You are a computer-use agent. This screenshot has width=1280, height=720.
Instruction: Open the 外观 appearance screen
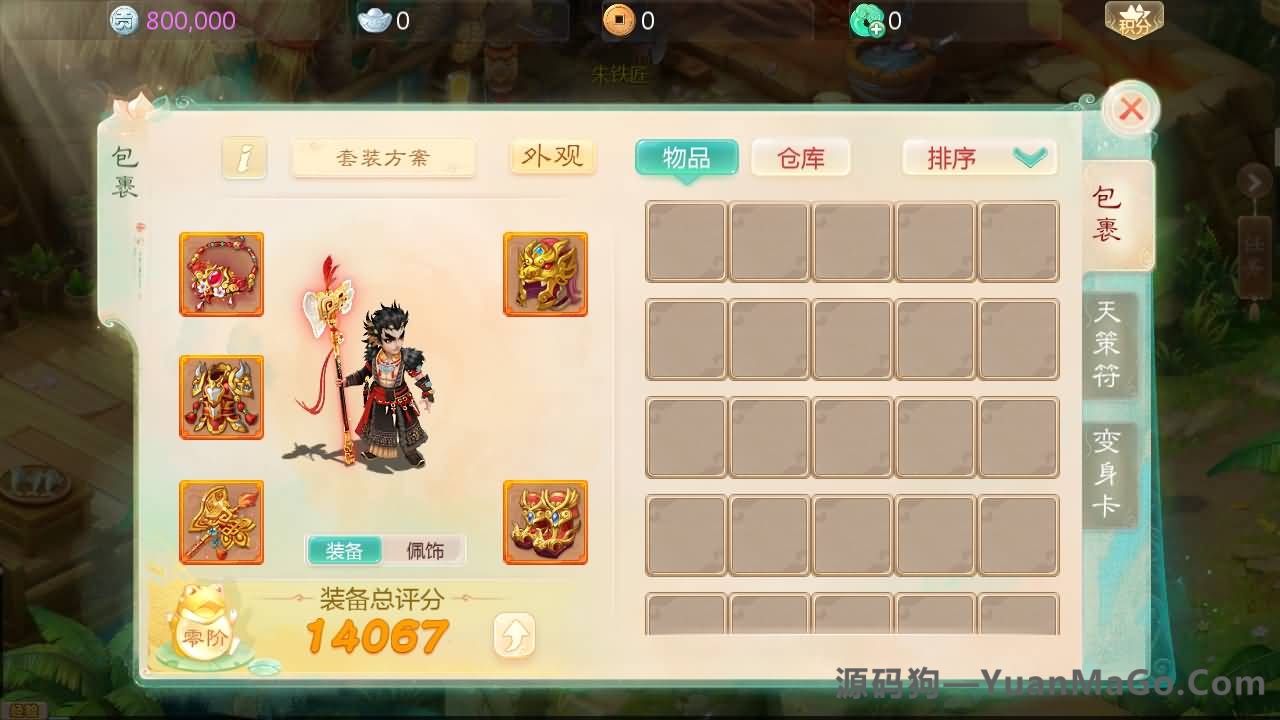click(553, 156)
